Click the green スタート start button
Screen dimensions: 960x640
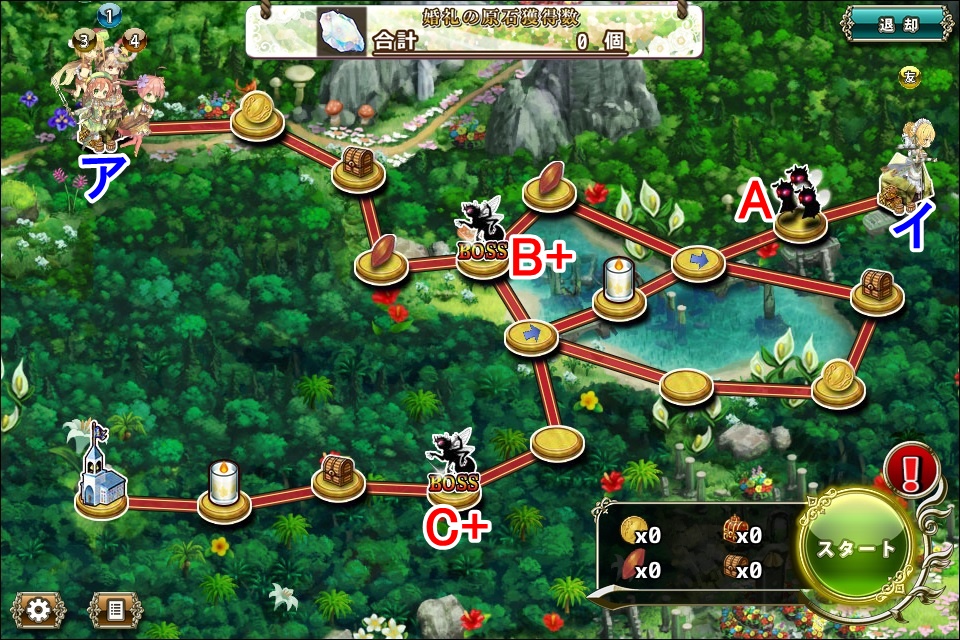[x=856, y=548]
